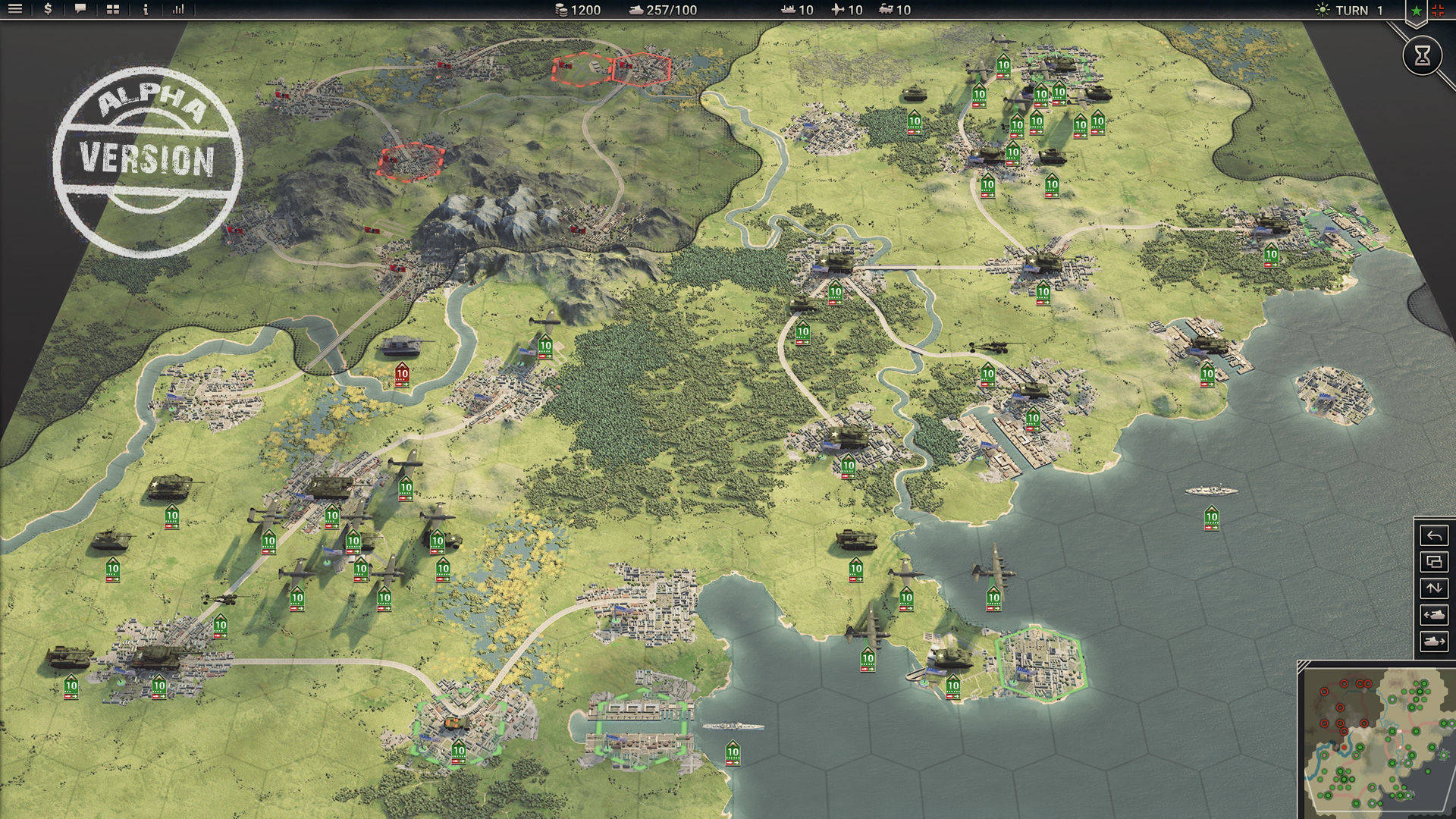Undo last move with the curved arrow
The width and height of the screenshot is (1456, 819).
tap(1433, 536)
